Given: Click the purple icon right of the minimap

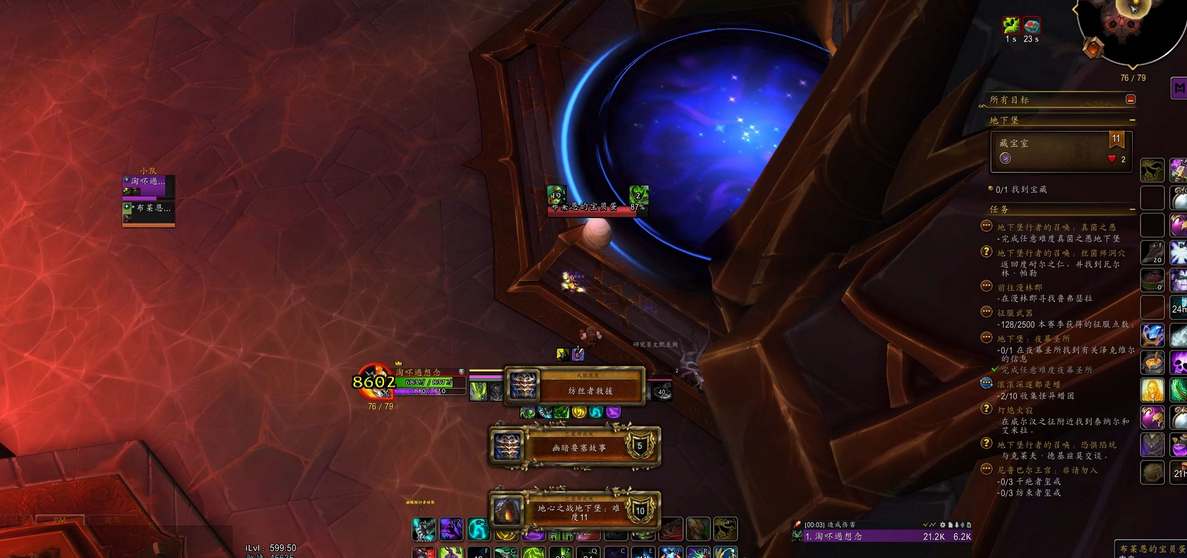Looking at the screenshot, I should pos(1178,89).
